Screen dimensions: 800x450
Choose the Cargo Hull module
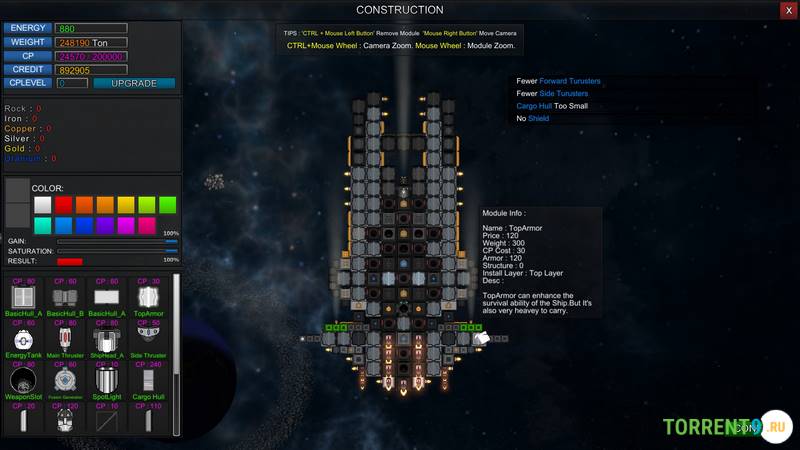[147, 381]
